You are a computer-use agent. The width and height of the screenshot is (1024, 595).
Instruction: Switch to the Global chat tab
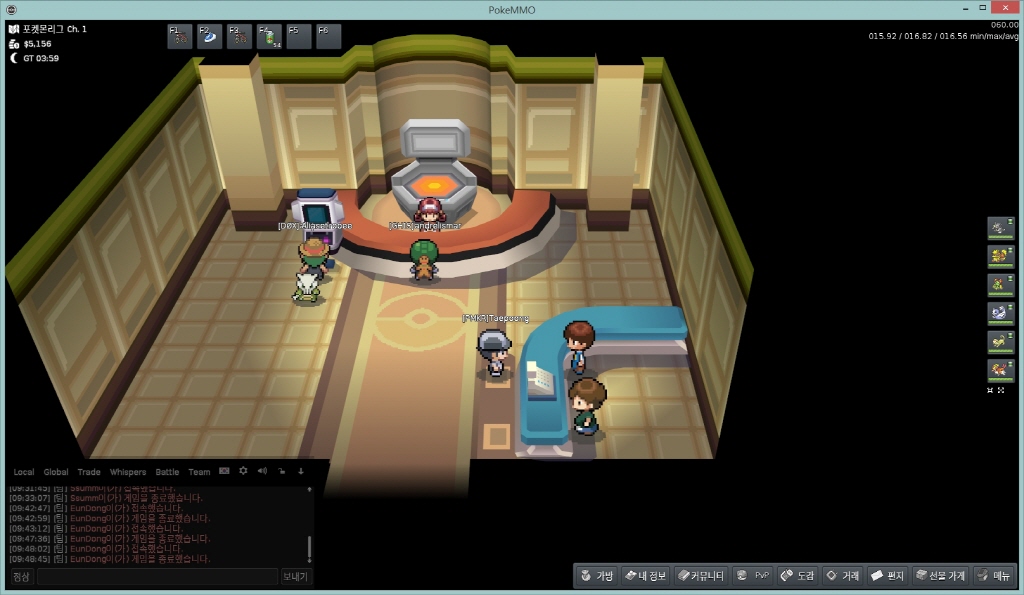coord(56,472)
